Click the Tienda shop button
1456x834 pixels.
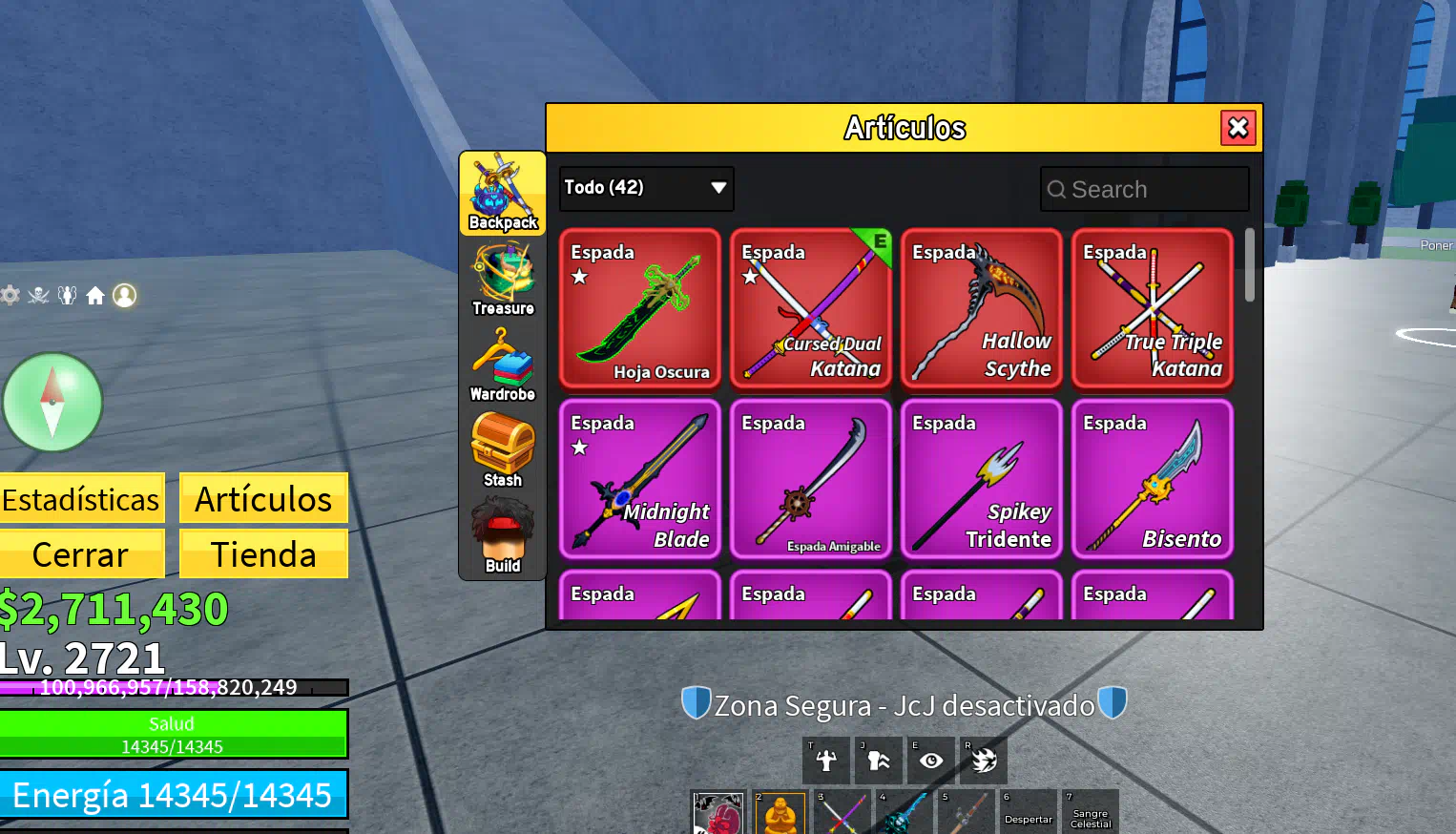tap(263, 554)
